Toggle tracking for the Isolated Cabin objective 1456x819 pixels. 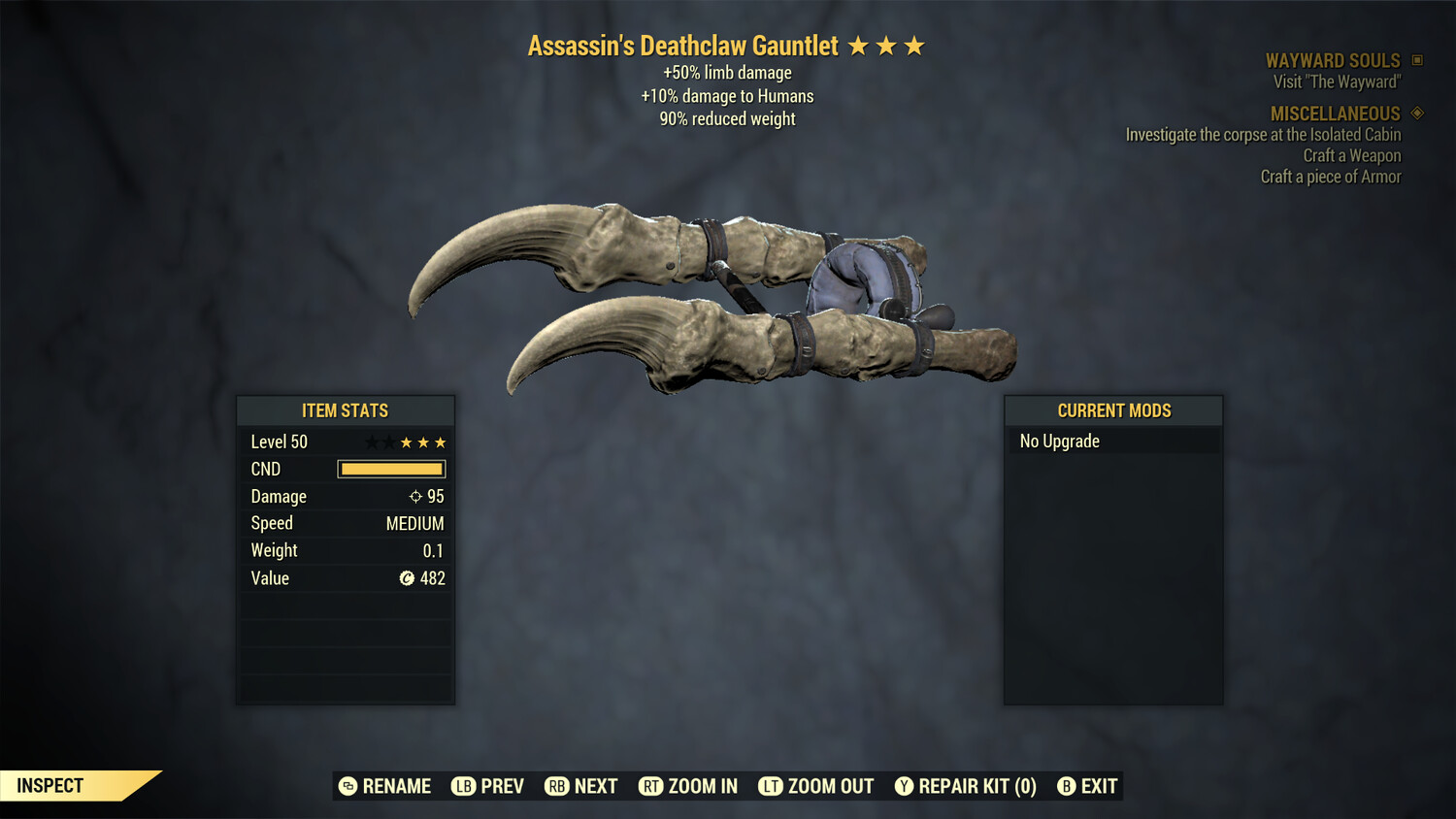(1262, 135)
